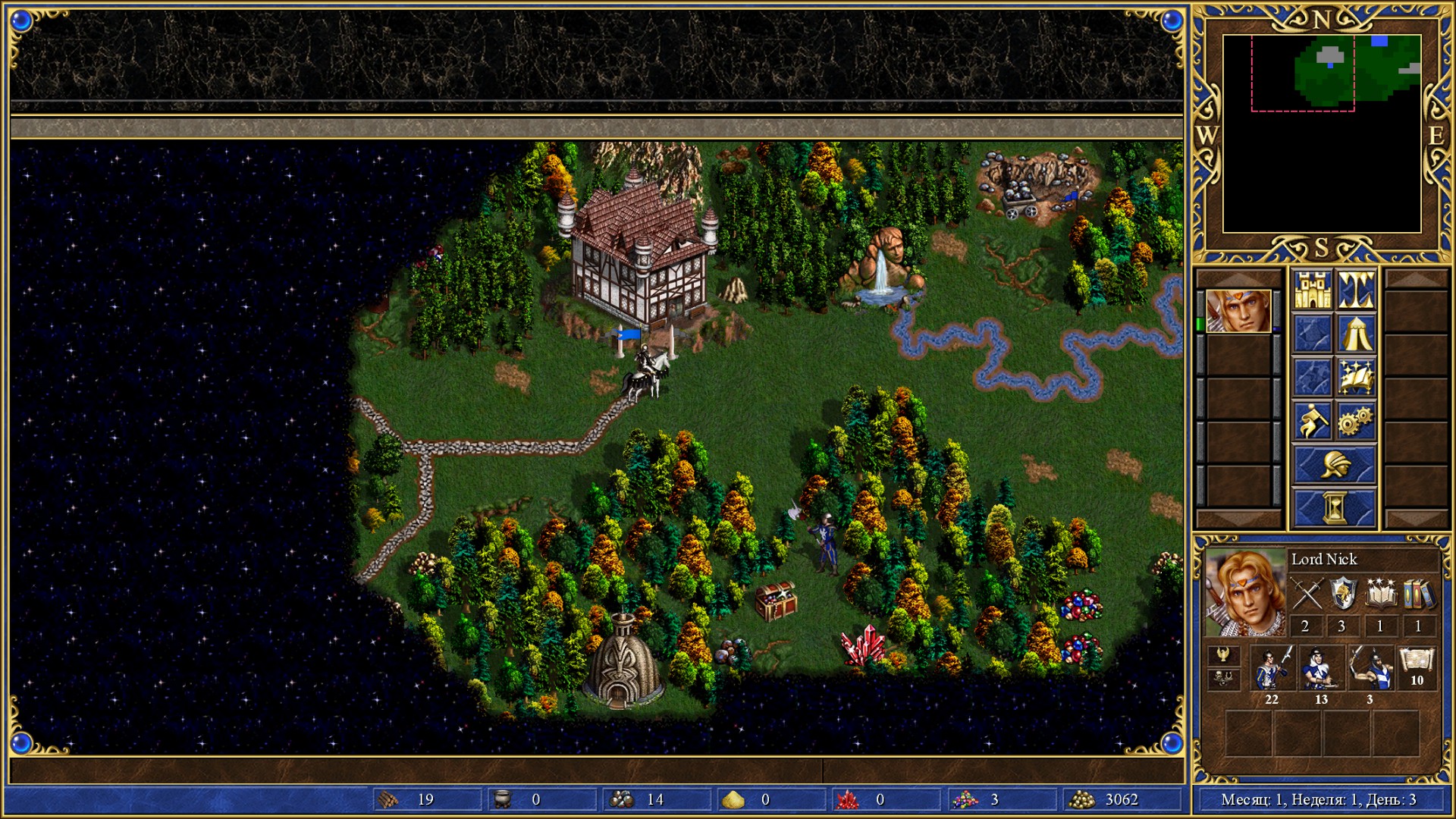This screenshot has width=1456, height=819.
Task: Select next hero with the helmet button
Action: click(1334, 464)
